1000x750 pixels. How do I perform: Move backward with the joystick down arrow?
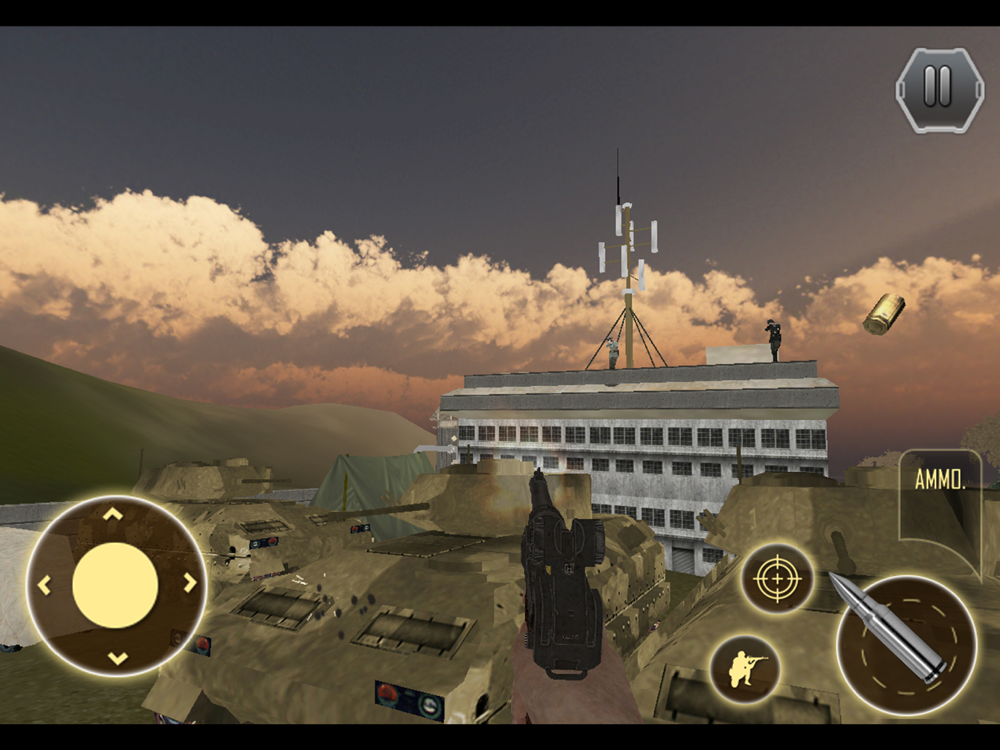116,657
